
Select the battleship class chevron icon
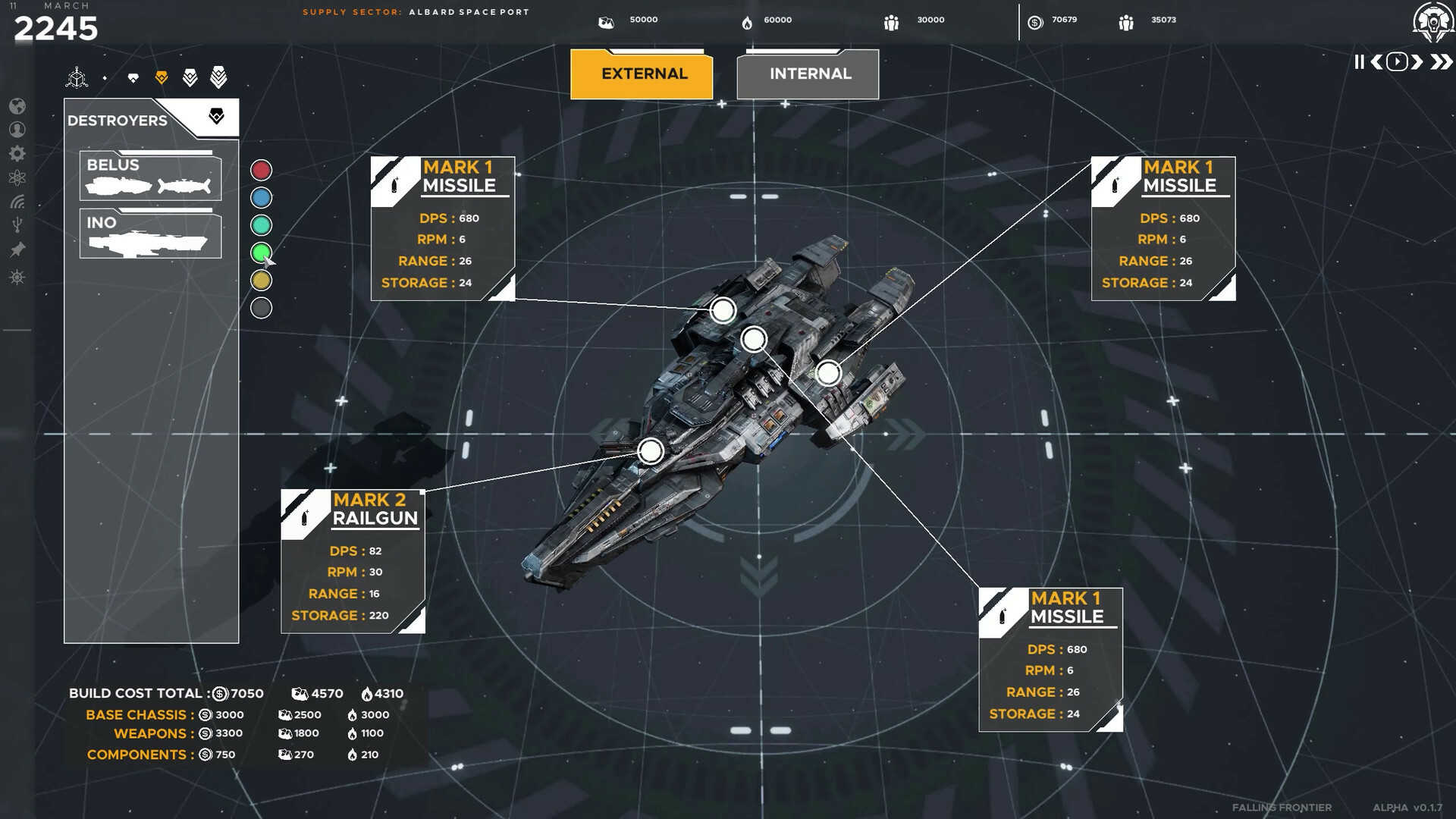(x=218, y=76)
